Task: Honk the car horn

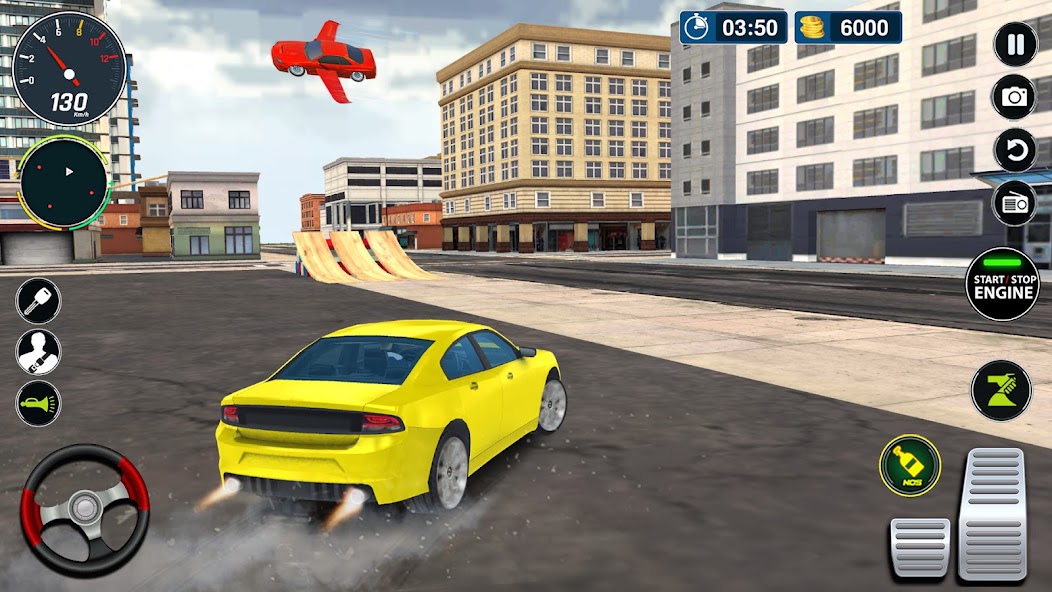Action: pos(39,403)
